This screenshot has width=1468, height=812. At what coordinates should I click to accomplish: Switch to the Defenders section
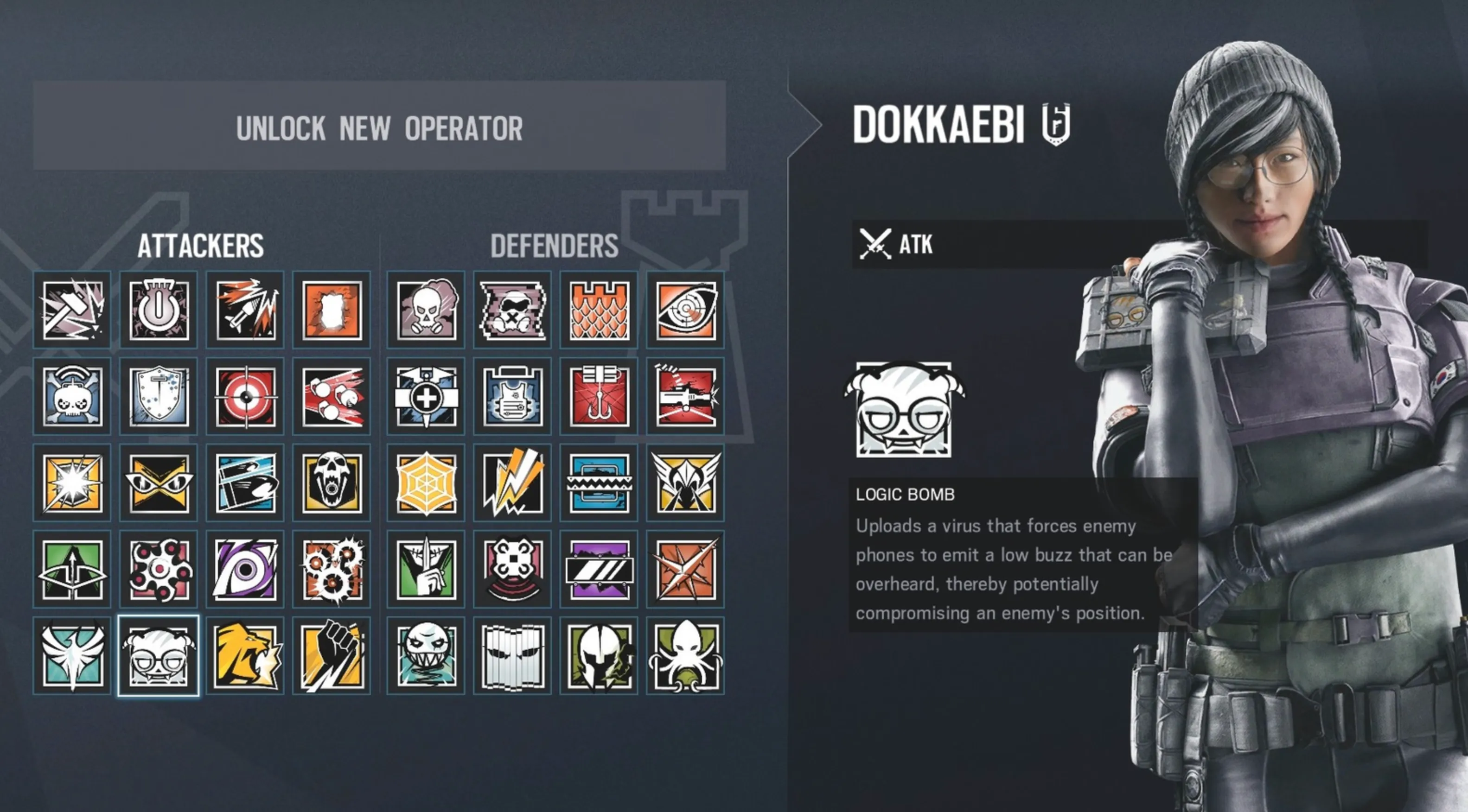coord(555,246)
